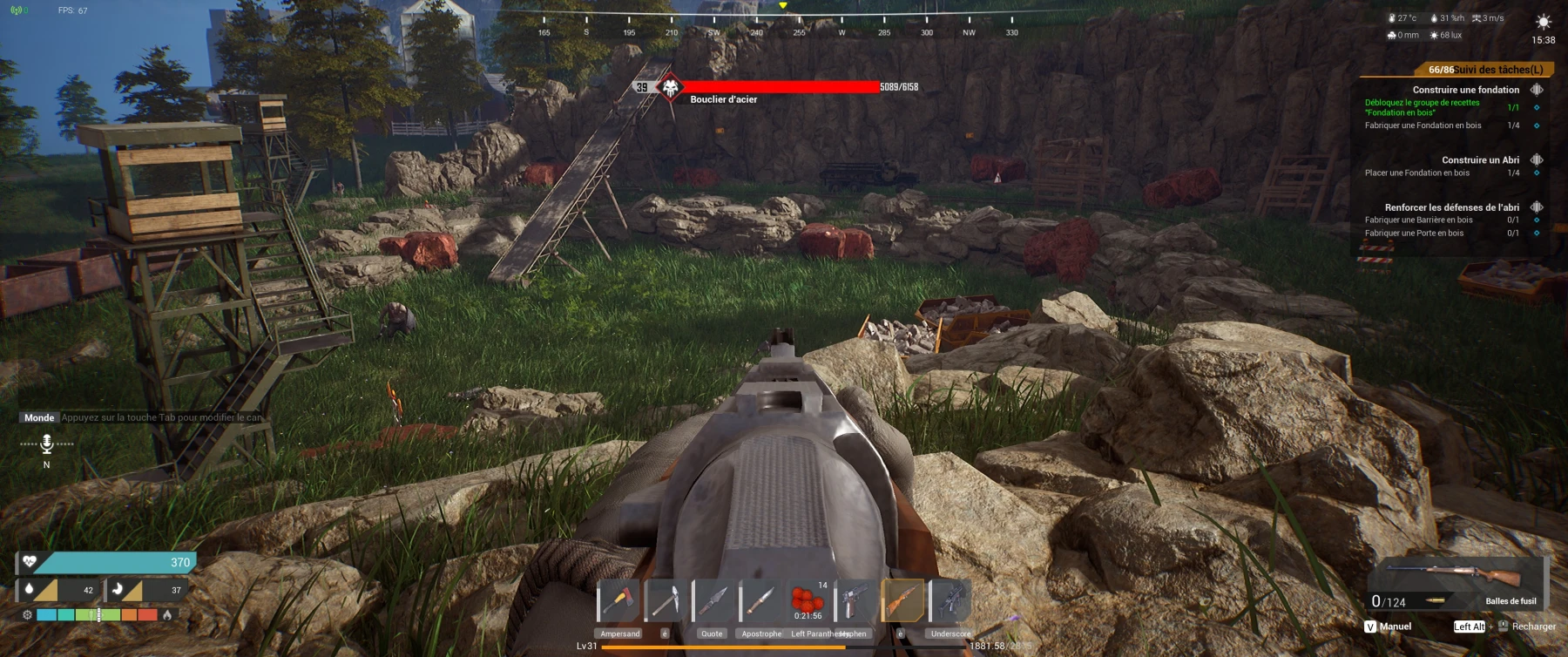Open the Suivi des tâches tracker header
The height and width of the screenshot is (657, 1568).
(1484, 70)
